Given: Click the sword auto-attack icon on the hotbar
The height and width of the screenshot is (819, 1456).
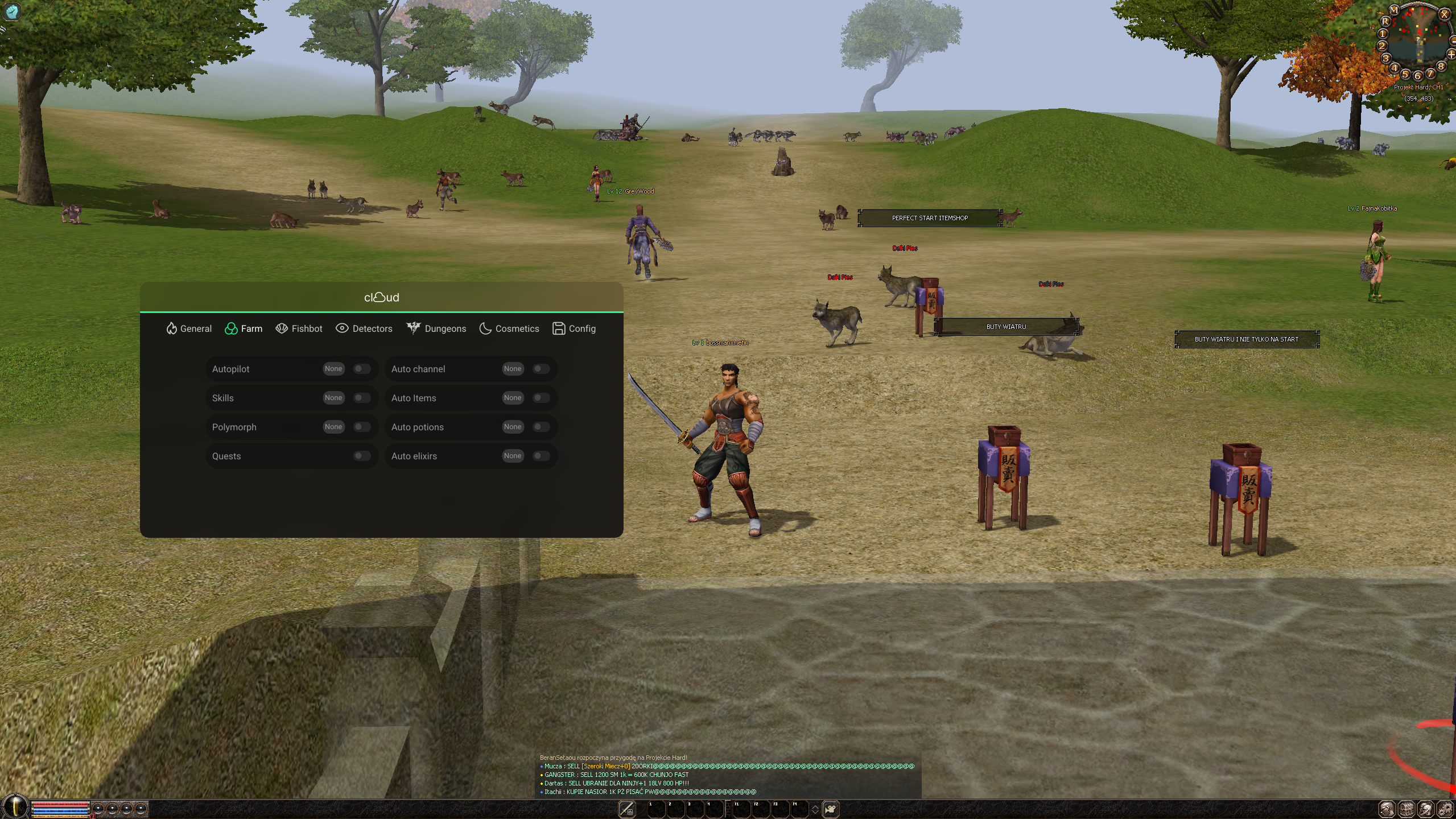Looking at the screenshot, I should tap(626, 809).
